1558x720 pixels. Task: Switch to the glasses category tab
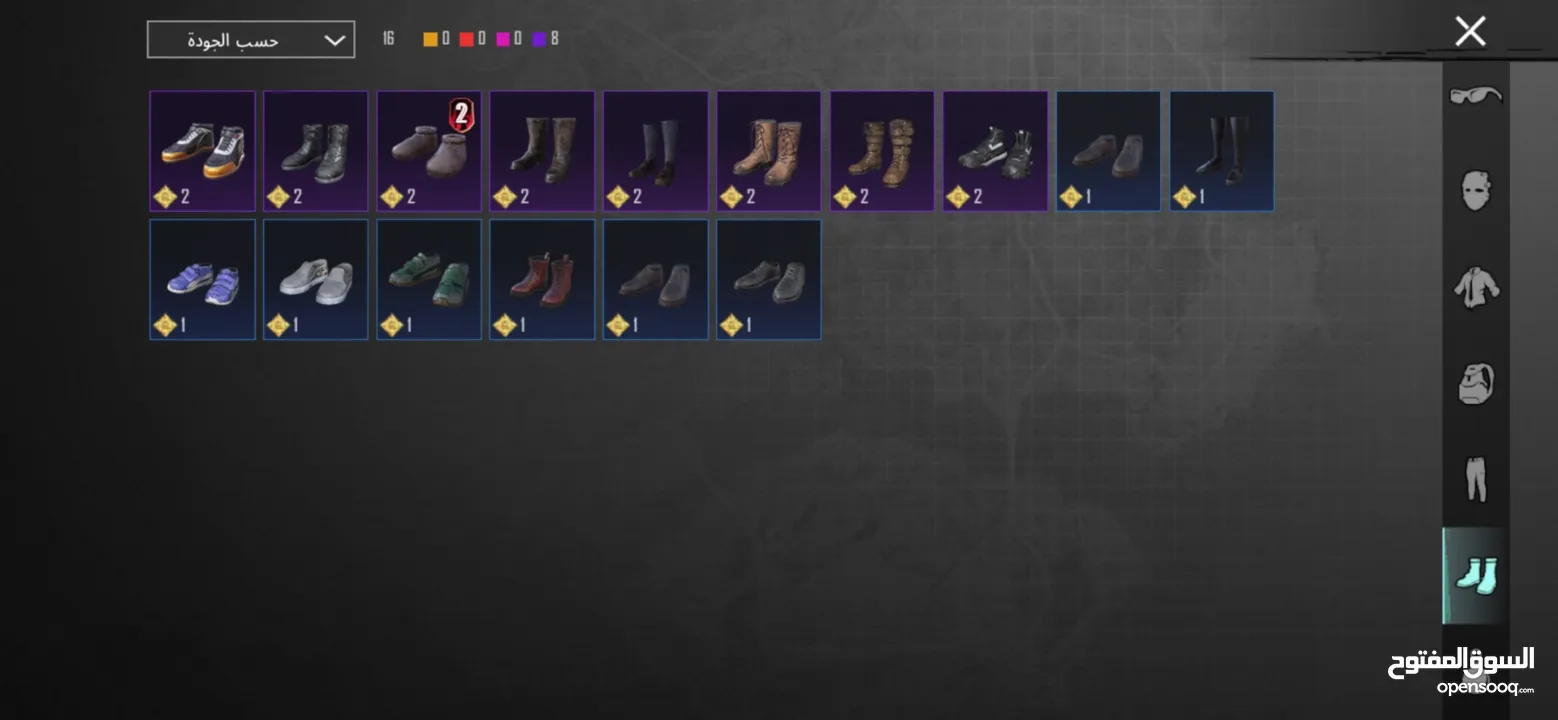click(1476, 96)
